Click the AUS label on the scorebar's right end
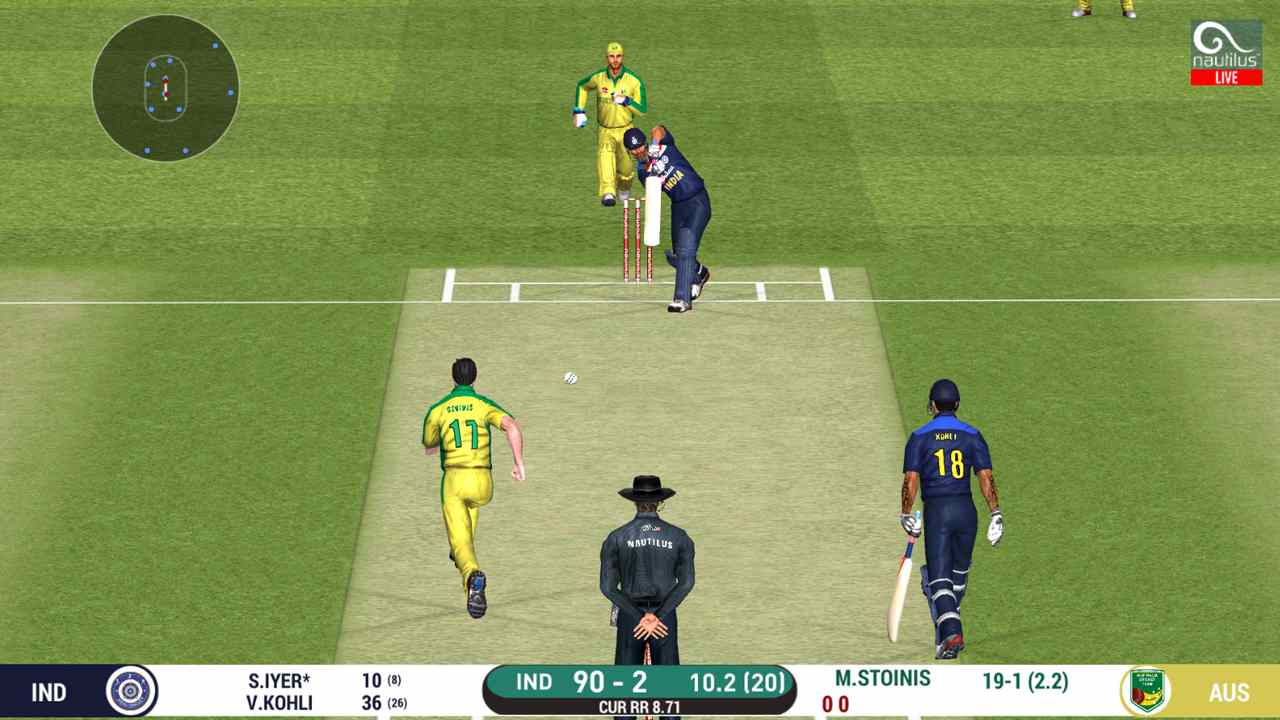This screenshot has width=1280, height=720. (1231, 692)
